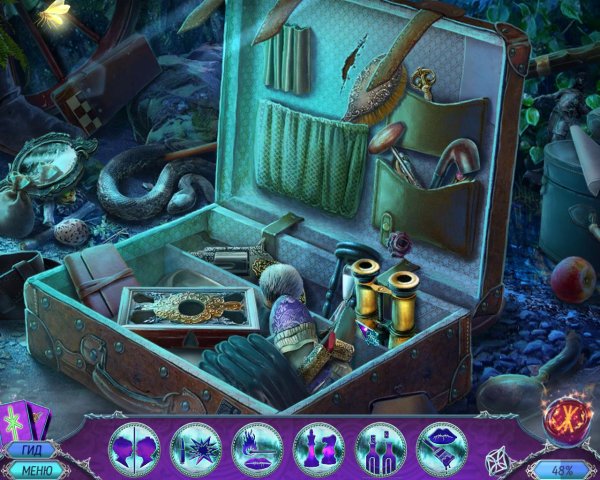600x480 pixels.
Task: Choose the flame and matchbox silhouette item
Action: coord(256,445)
